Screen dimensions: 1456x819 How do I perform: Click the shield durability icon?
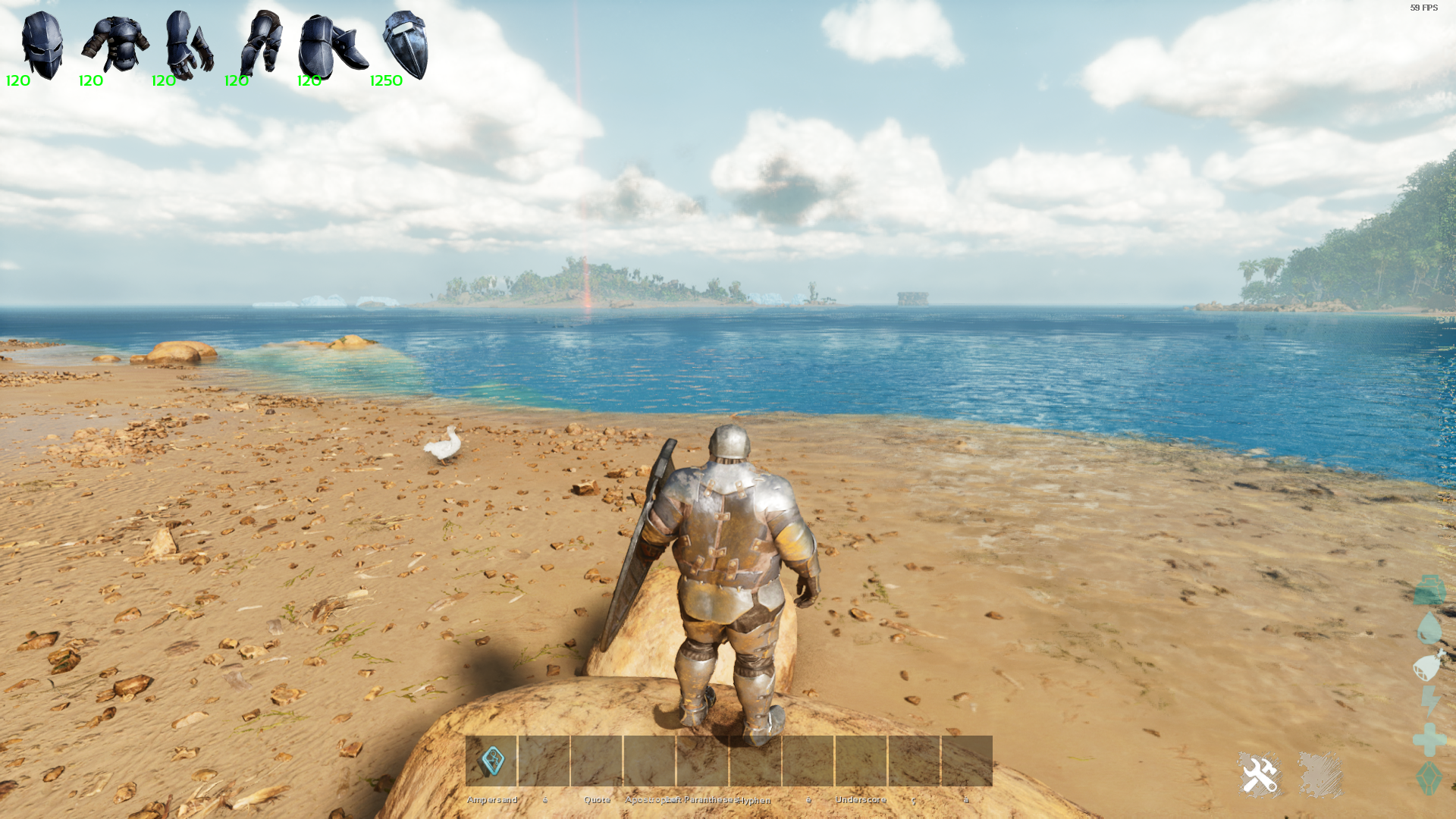click(x=406, y=45)
